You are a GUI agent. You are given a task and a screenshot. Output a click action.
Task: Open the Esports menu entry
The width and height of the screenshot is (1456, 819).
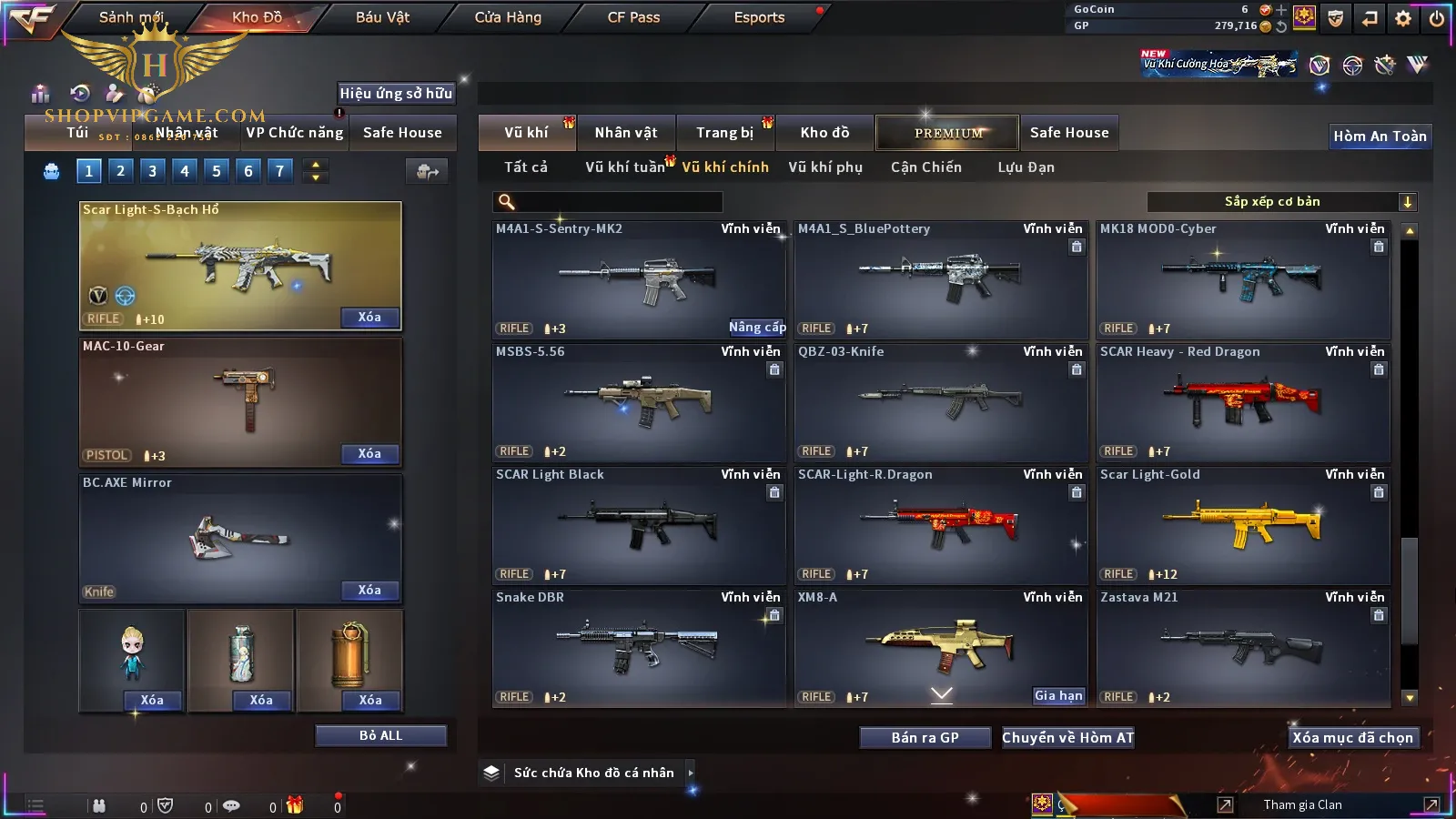[759, 17]
